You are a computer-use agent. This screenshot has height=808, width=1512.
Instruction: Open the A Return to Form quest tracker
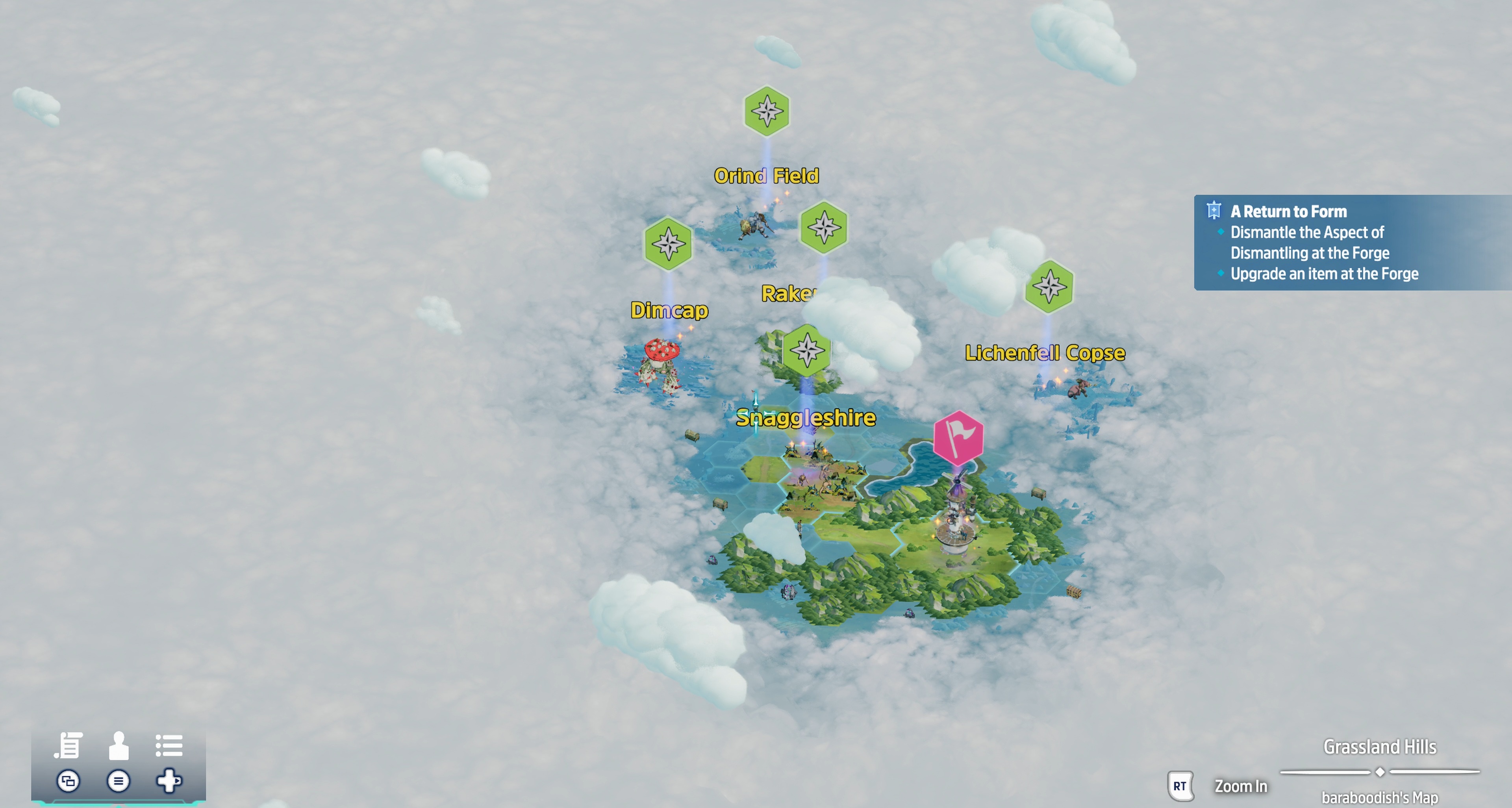click(x=1288, y=211)
